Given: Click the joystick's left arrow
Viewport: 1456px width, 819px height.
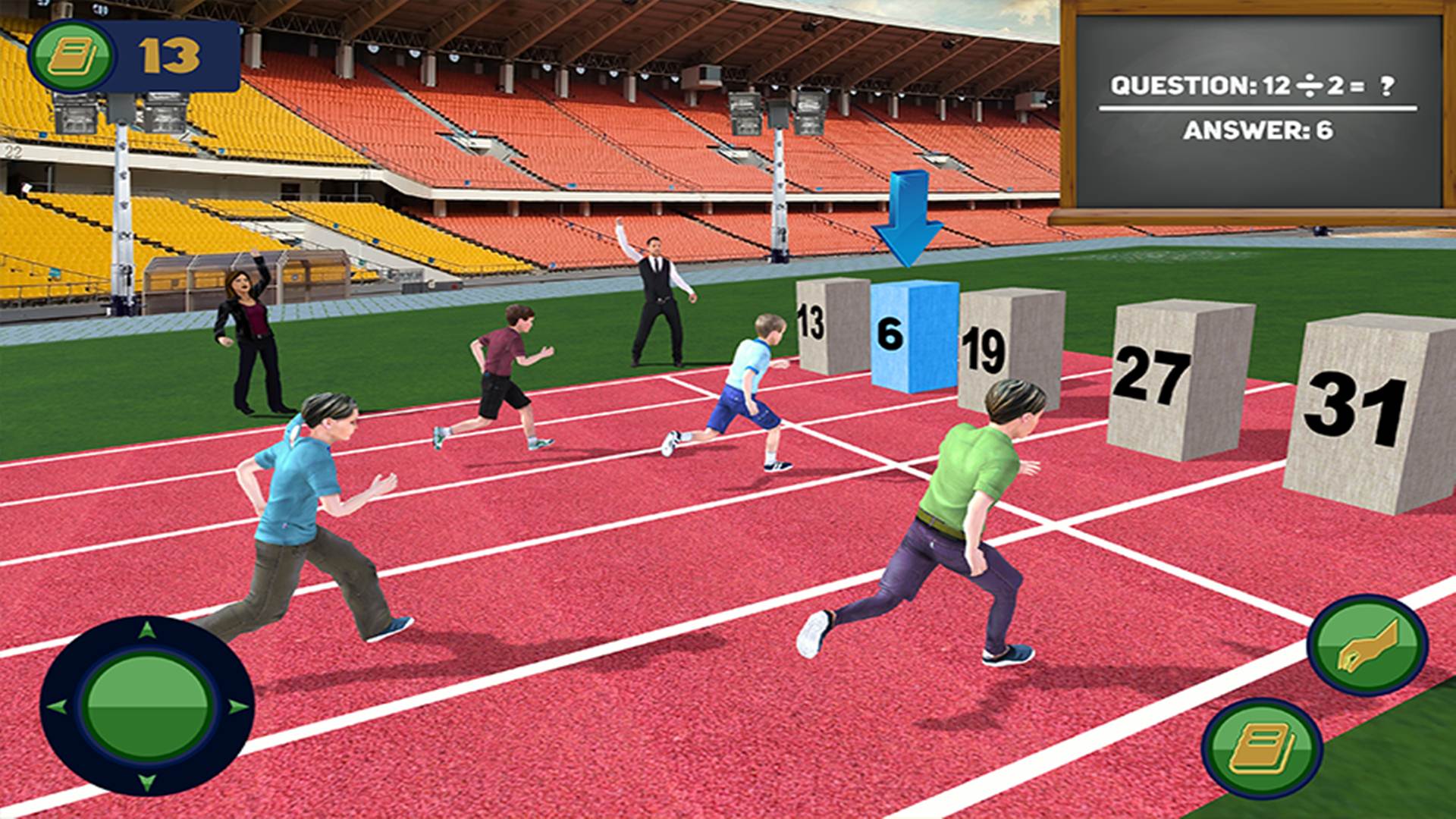Looking at the screenshot, I should [56, 707].
